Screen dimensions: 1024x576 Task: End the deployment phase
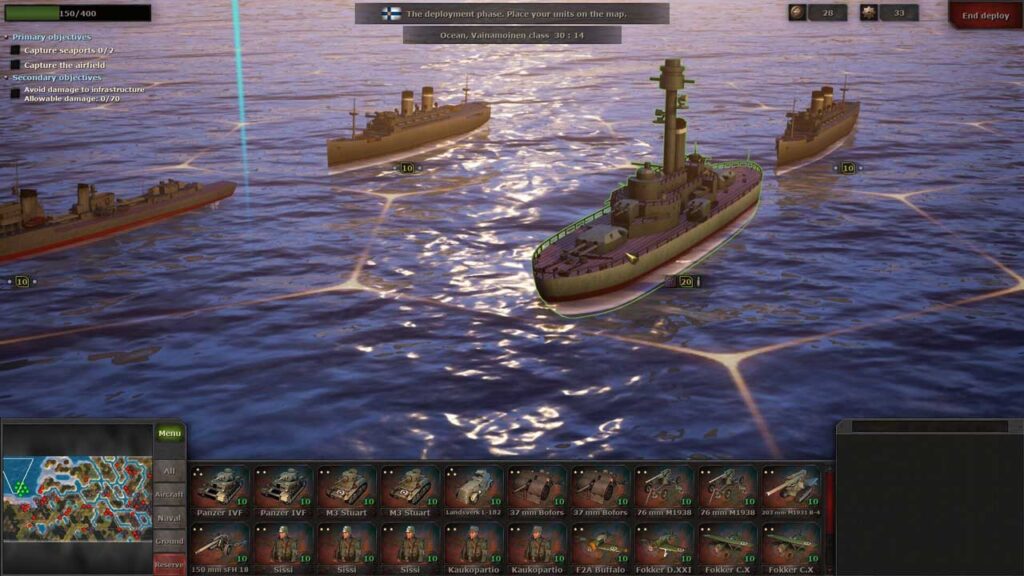tap(985, 15)
